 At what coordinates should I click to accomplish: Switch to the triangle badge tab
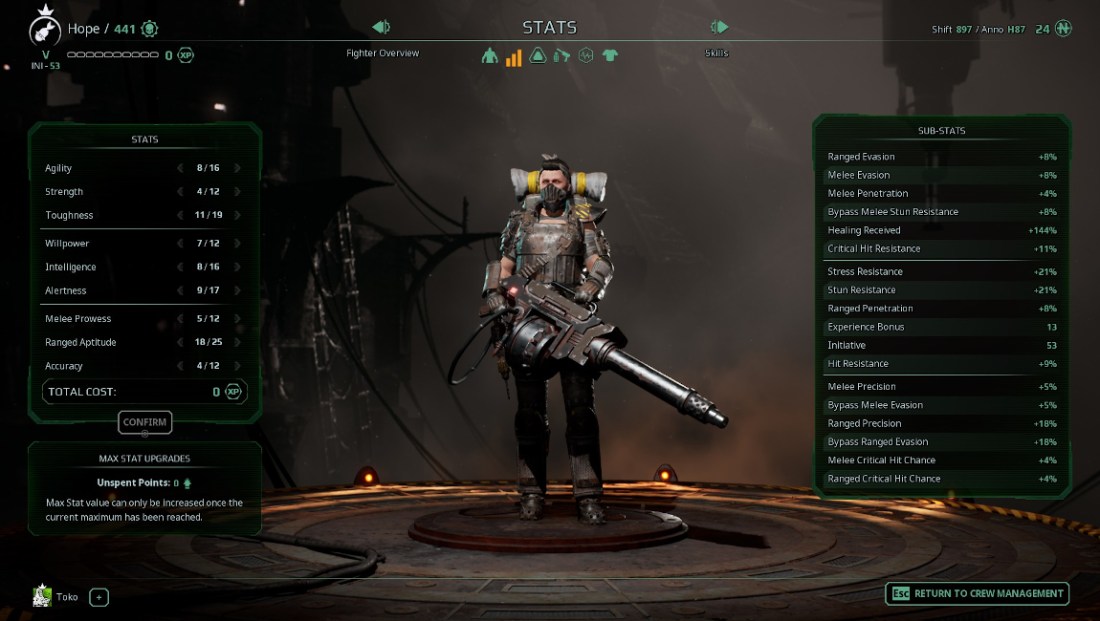[538, 56]
